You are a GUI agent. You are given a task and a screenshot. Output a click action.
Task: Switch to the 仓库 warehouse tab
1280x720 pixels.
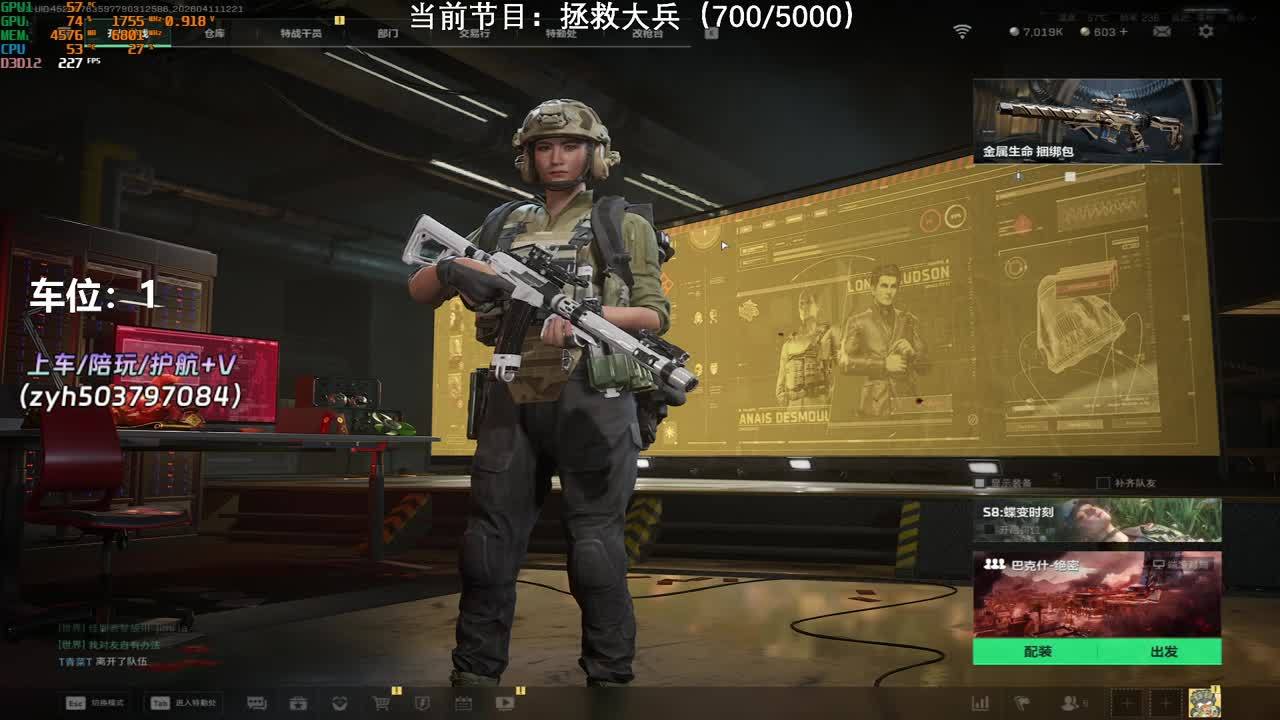click(x=214, y=33)
